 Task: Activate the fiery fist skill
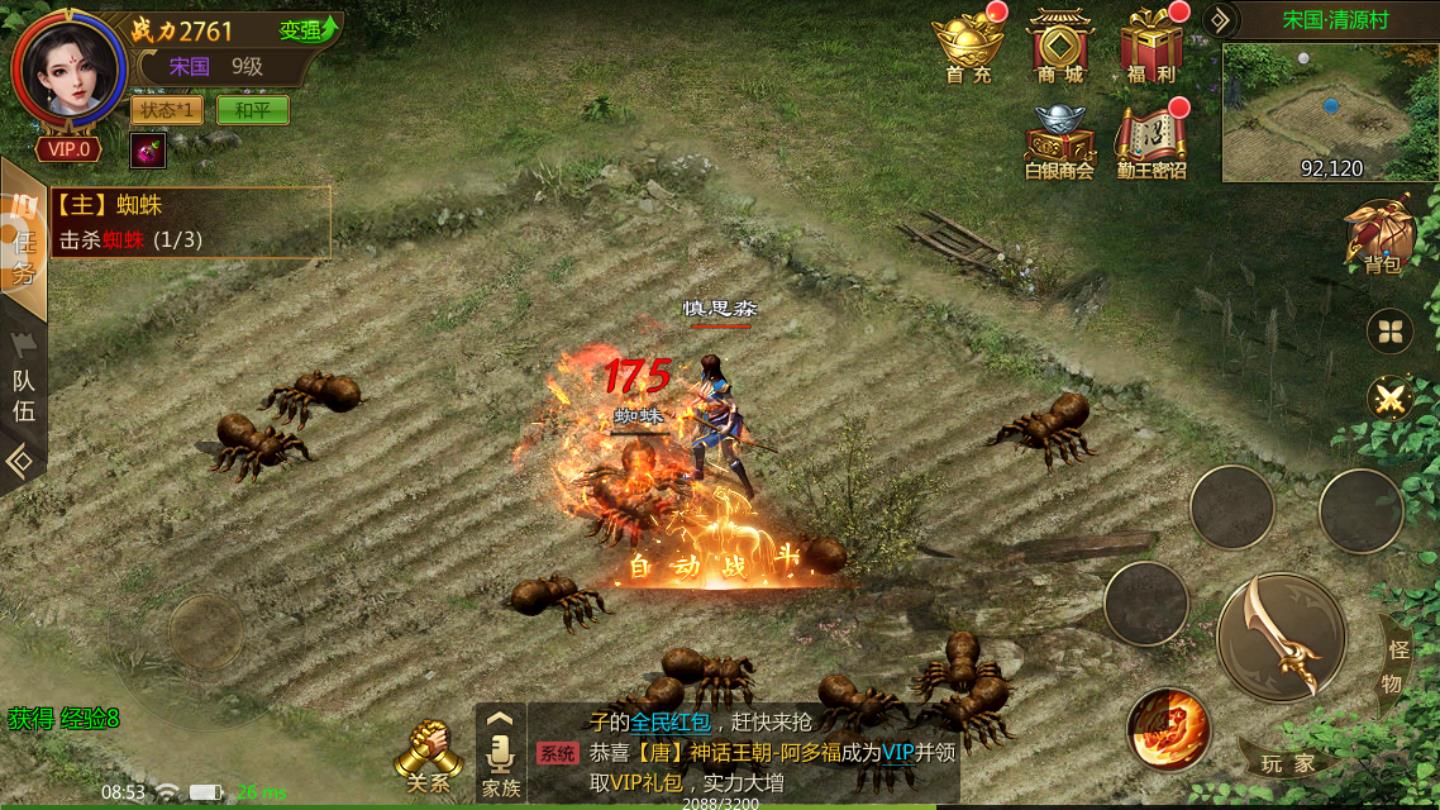[1167, 728]
